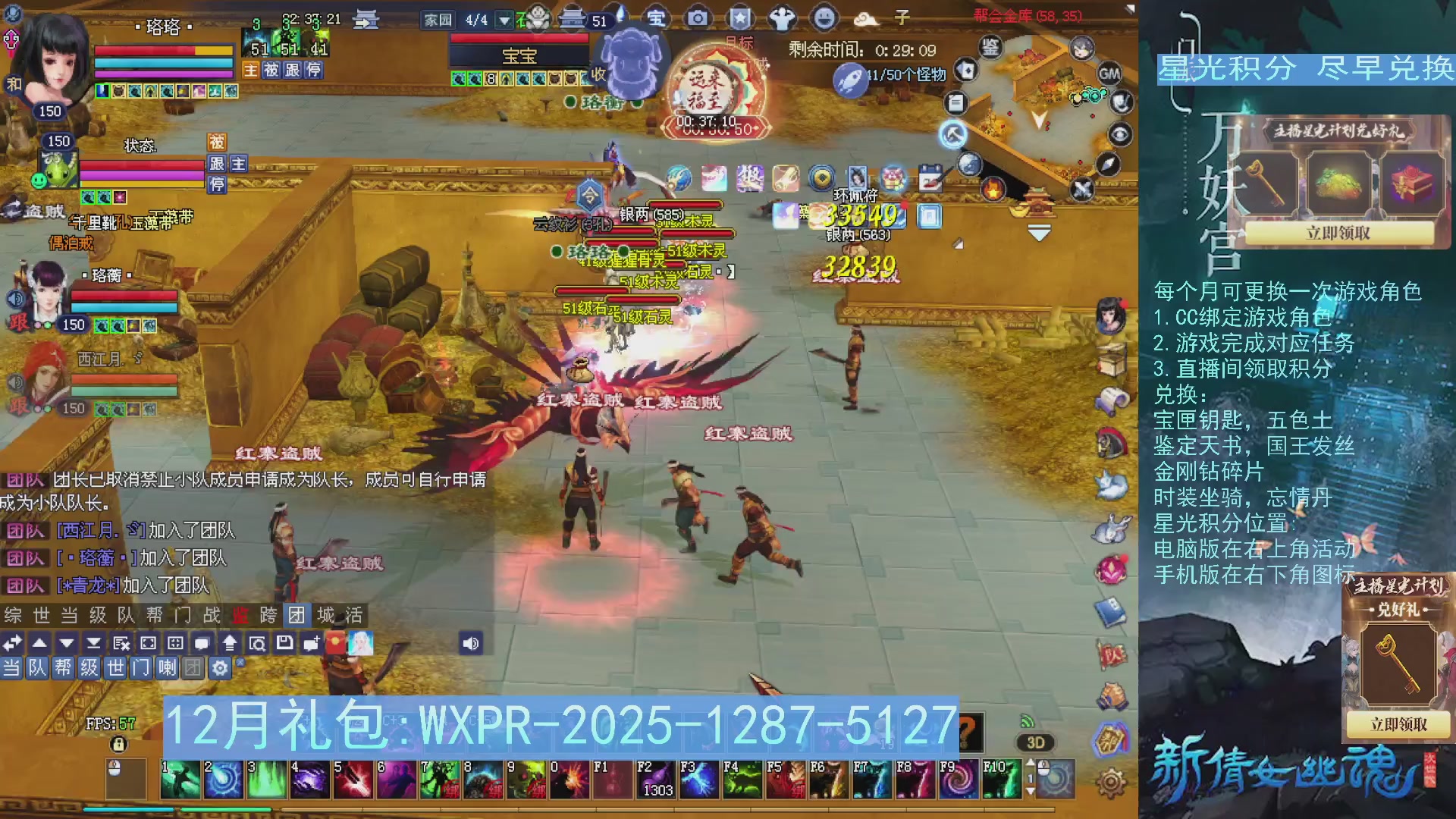This screenshot has height=819, width=1456.
Task: Open chat settings with the gear icon
Action: coord(220,669)
